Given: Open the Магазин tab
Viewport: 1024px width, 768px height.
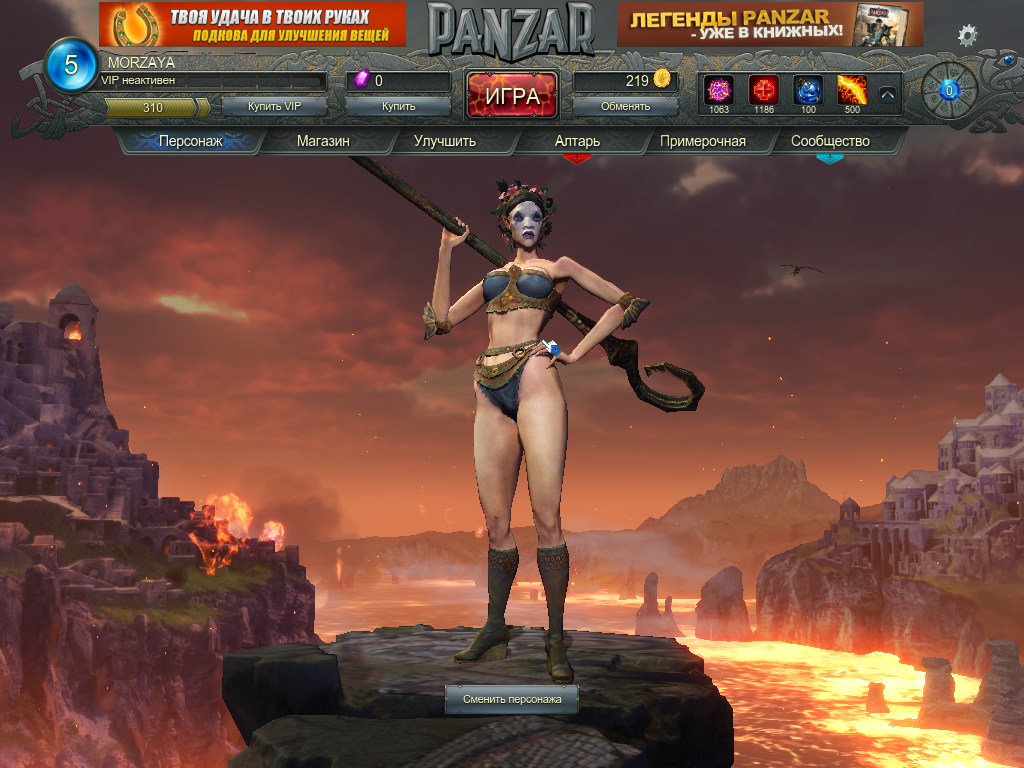Looking at the screenshot, I should pyautogui.click(x=323, y=141).
